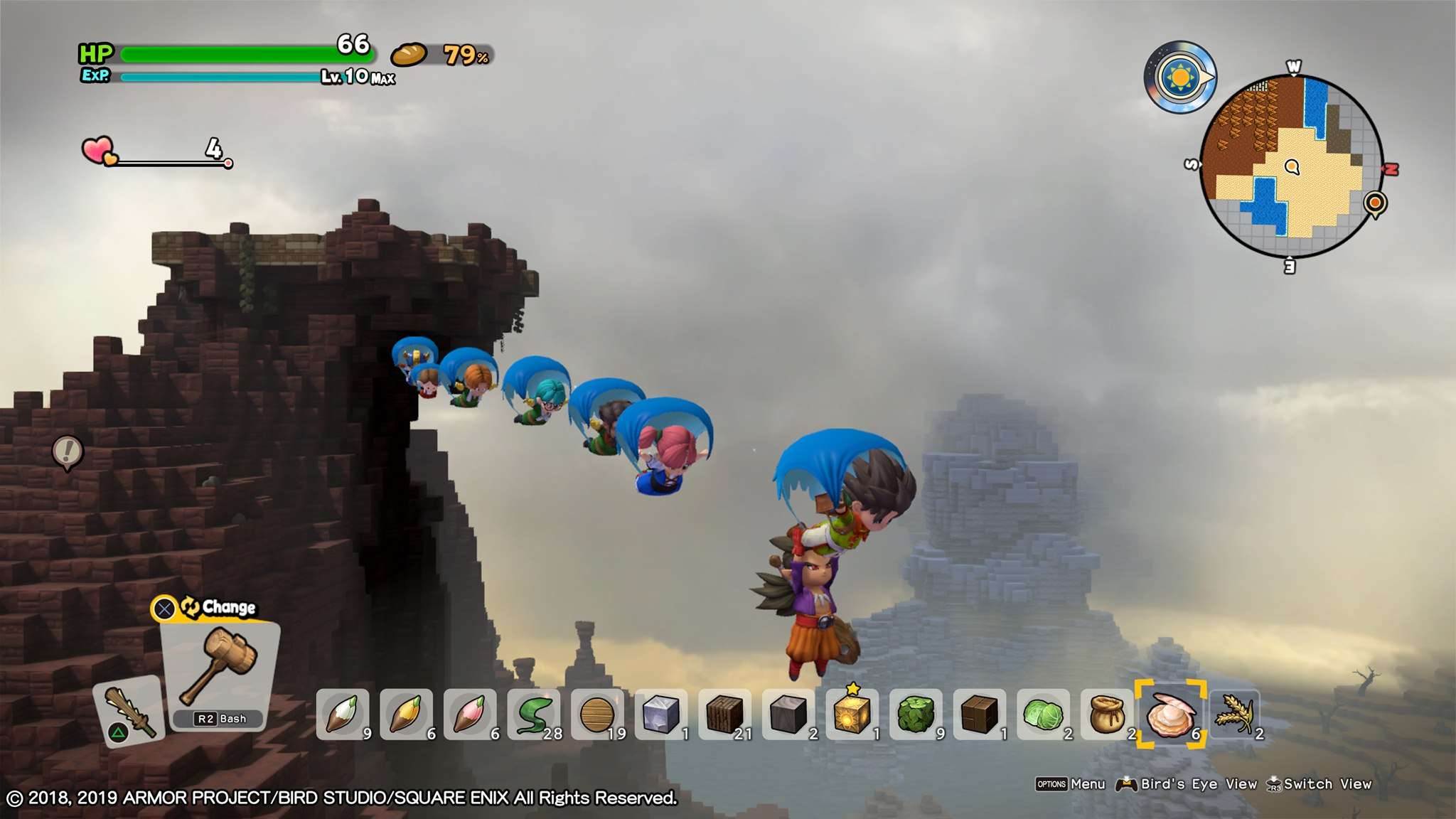Click the pink heart gratitude meter icon
The width and height of the screenshot is (1456, 819).
coord(99,151)
